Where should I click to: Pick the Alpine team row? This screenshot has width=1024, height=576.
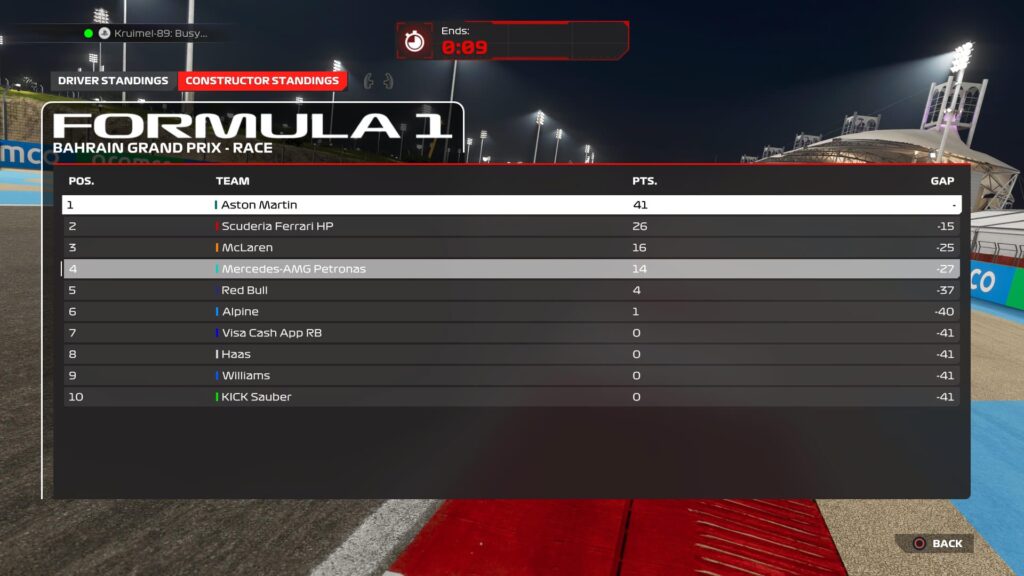click(510, 312)
